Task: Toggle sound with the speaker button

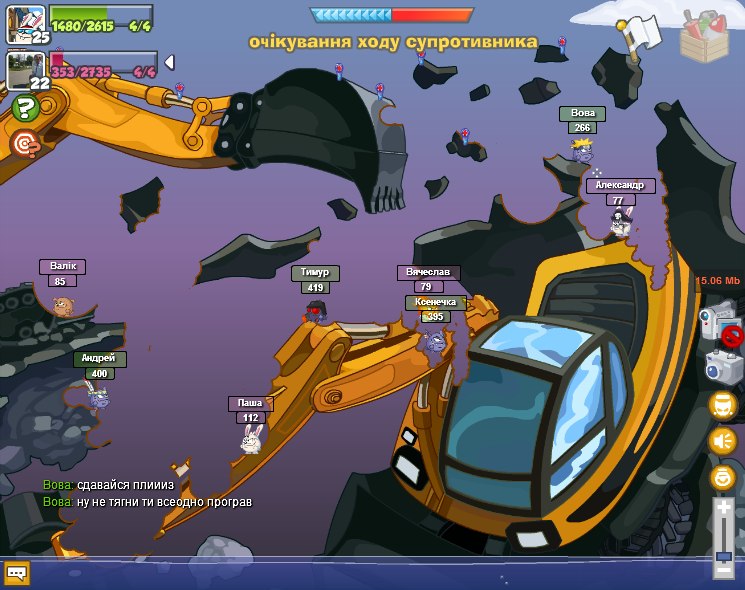Action: click(723, 440)
